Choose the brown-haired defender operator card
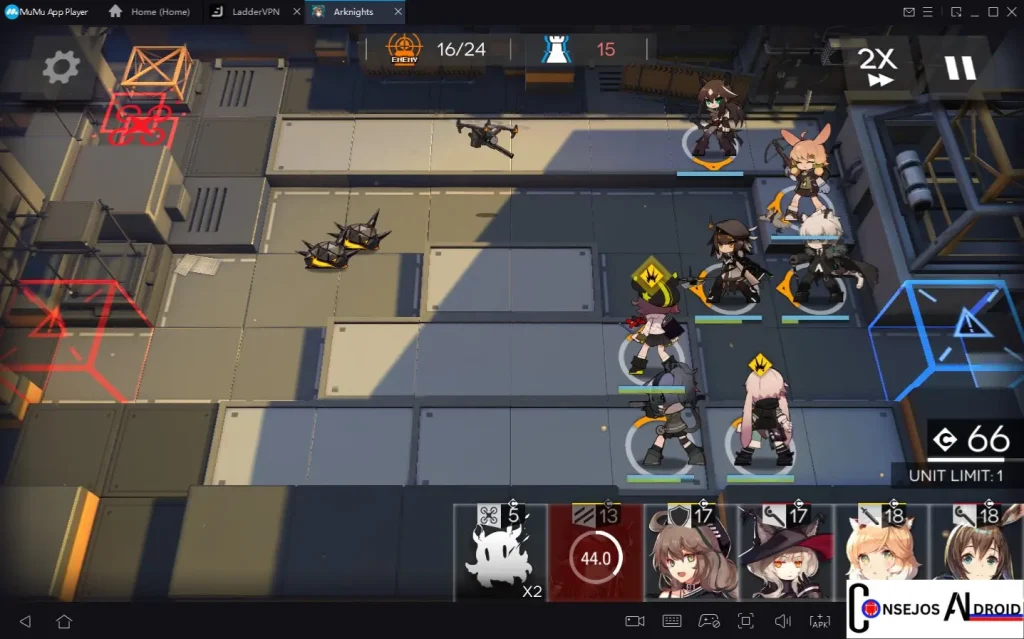The height and width of the screenshot is (639, 1024). click(689, 555)
